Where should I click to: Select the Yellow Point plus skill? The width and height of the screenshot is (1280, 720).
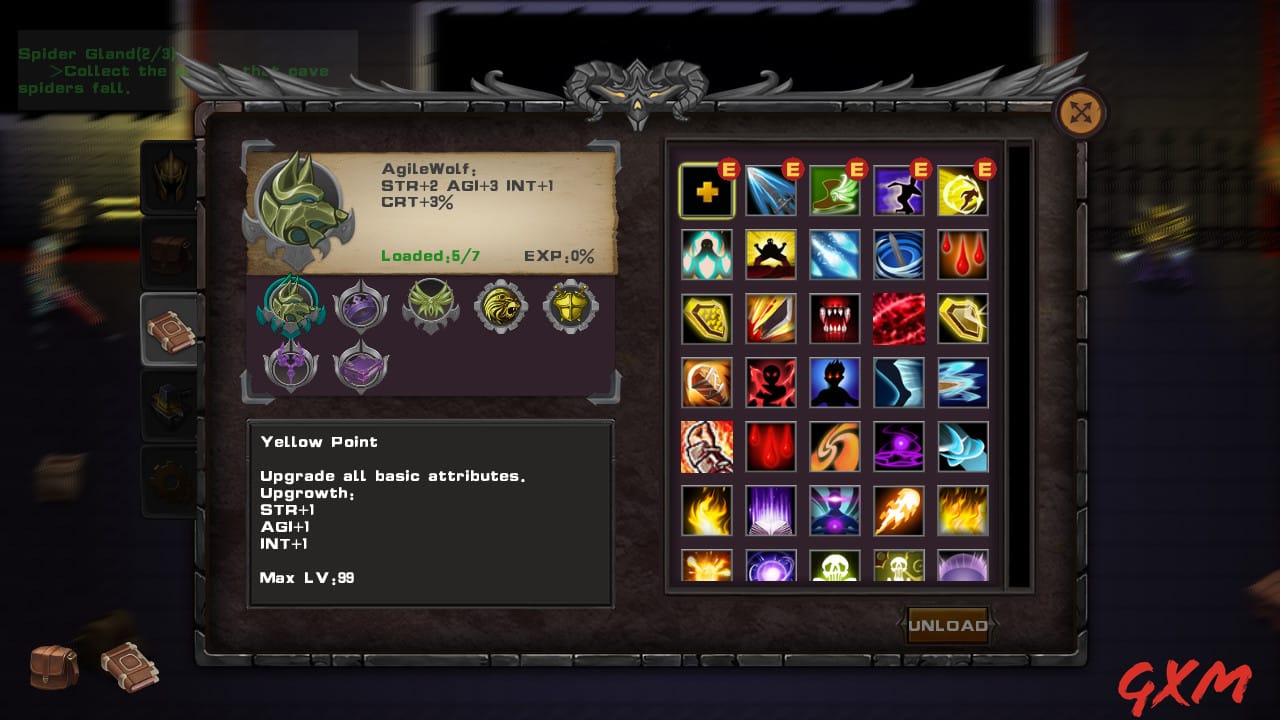click(707, 191)
